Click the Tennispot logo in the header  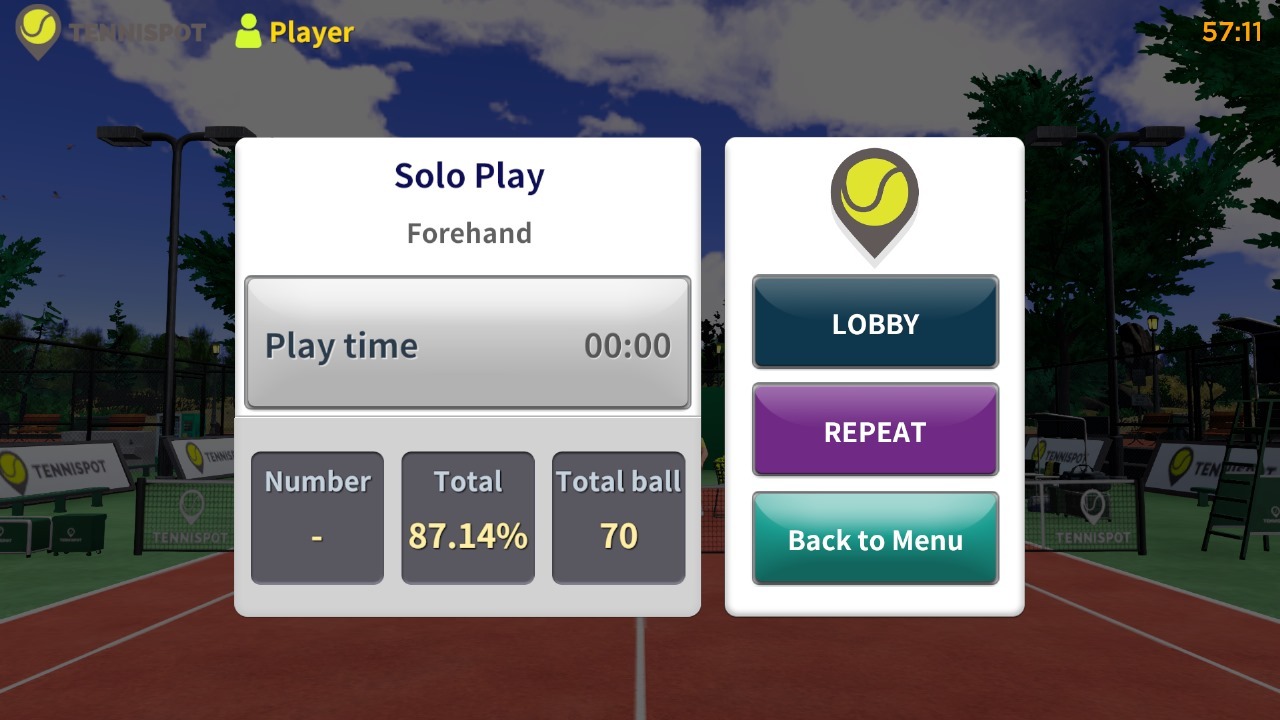click(110, 32)
